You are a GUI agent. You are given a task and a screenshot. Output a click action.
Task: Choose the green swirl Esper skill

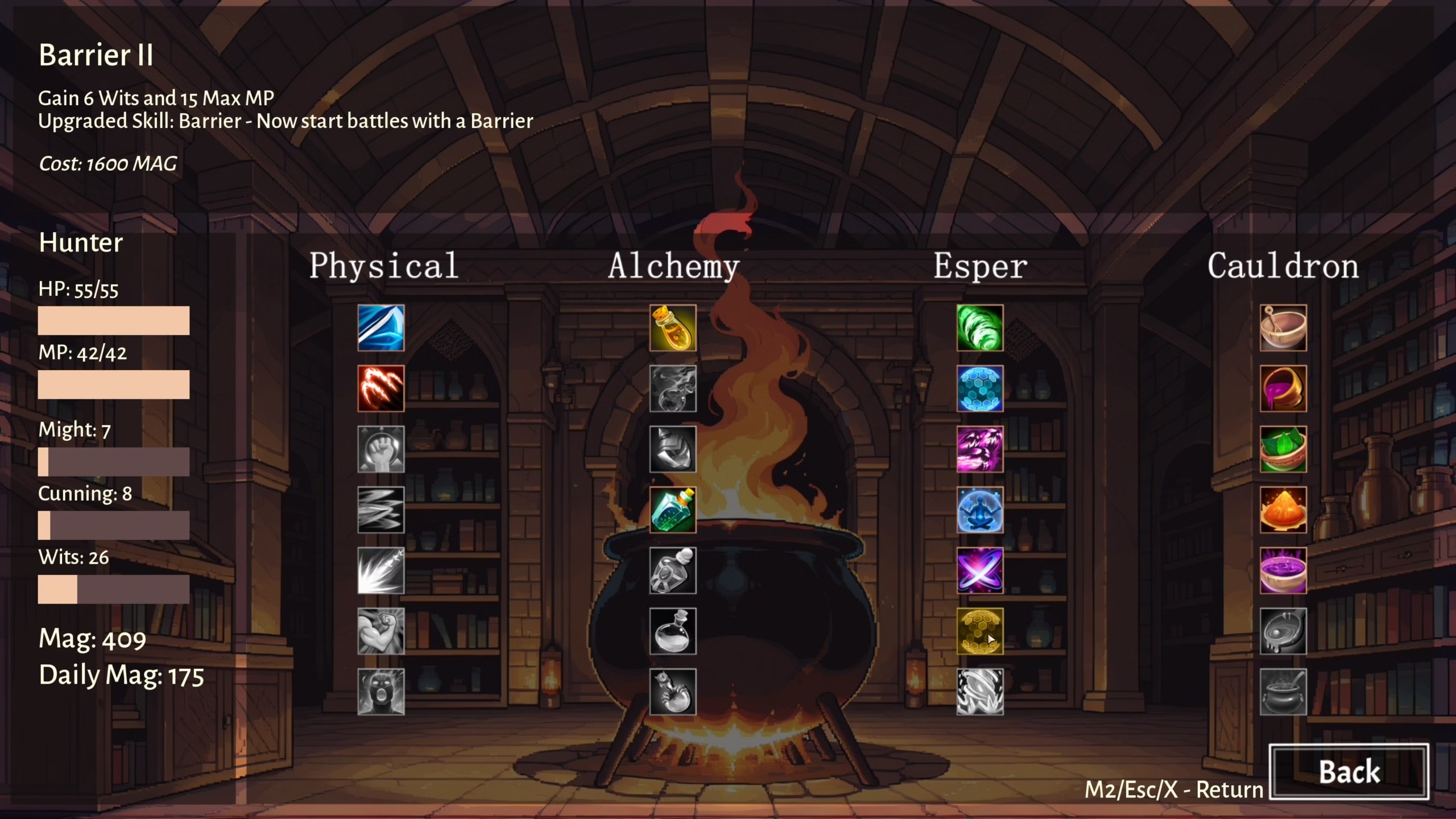[x=980, y=328]
